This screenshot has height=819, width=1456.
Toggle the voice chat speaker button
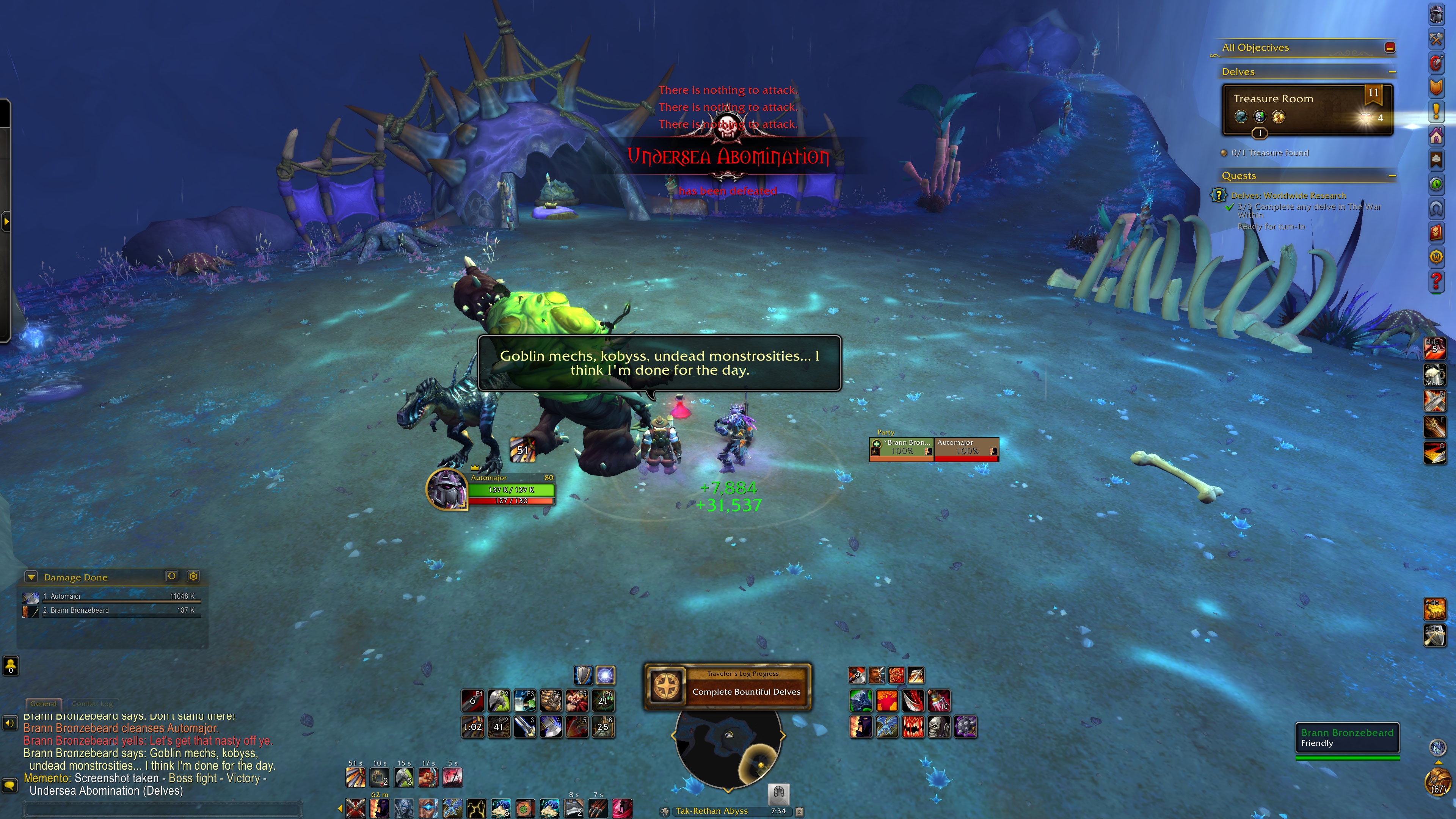coord(9,723)
